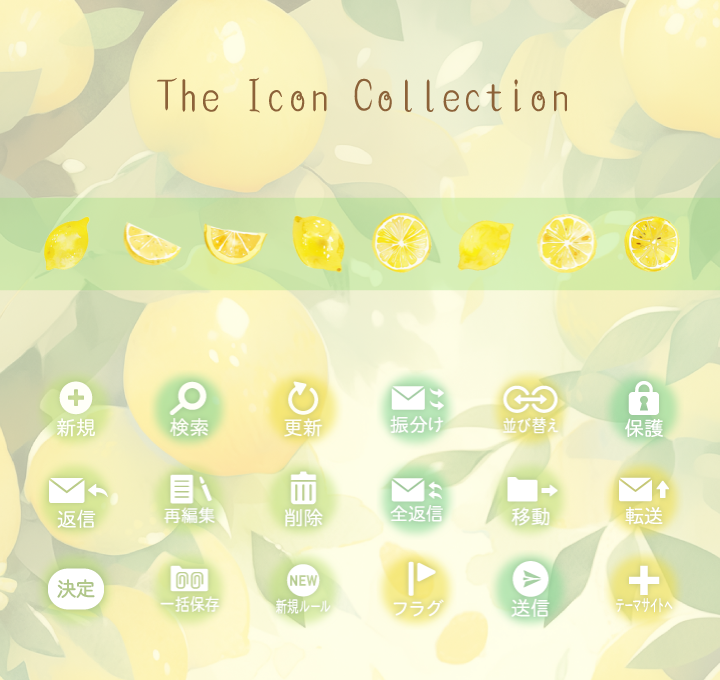Confirm with the 決定 button
Screen dimensions: 720x680
coord(76,588)
